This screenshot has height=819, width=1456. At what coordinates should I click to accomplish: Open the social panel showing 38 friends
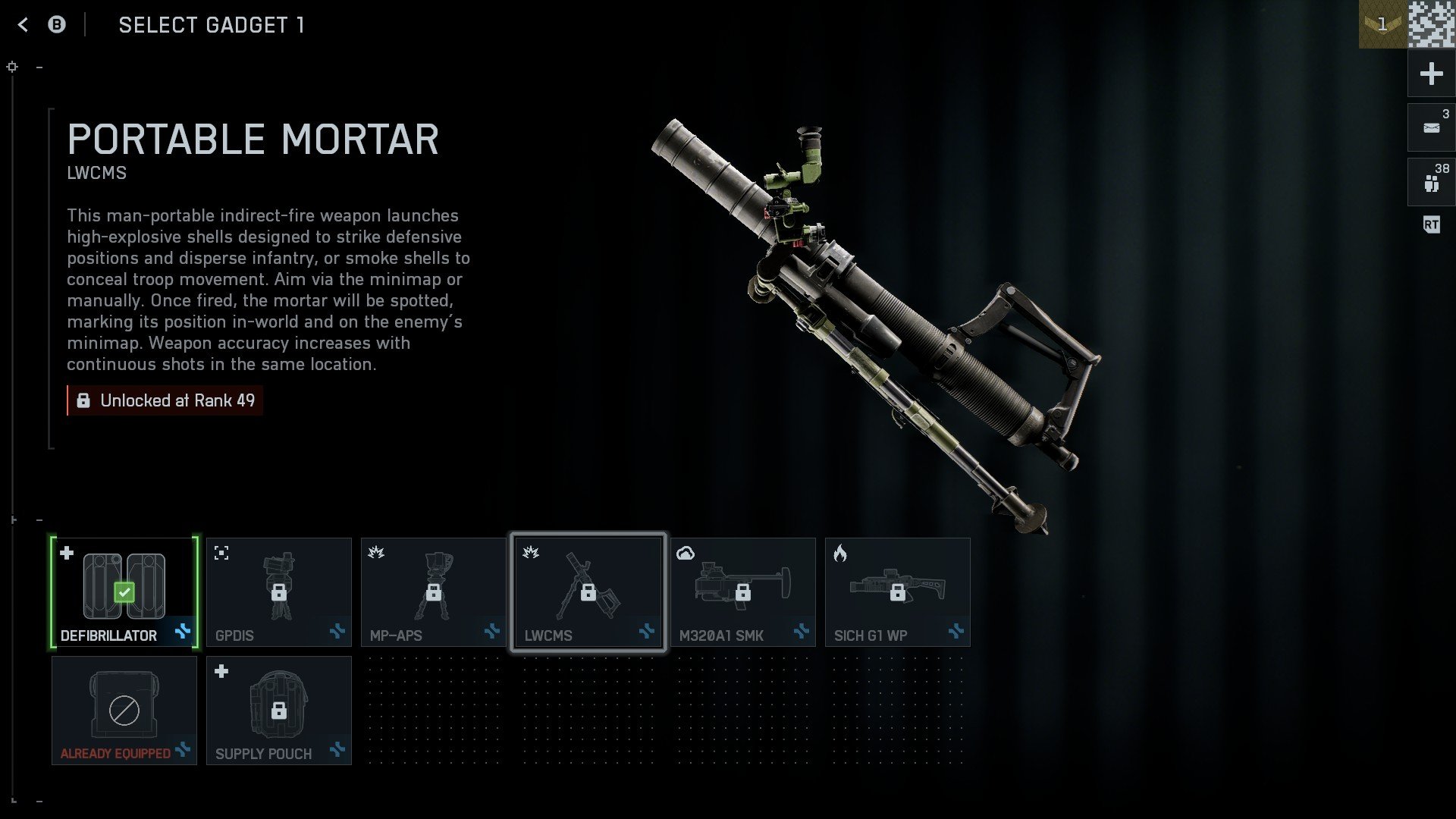pyautogui.click(x=1430, y=180)
